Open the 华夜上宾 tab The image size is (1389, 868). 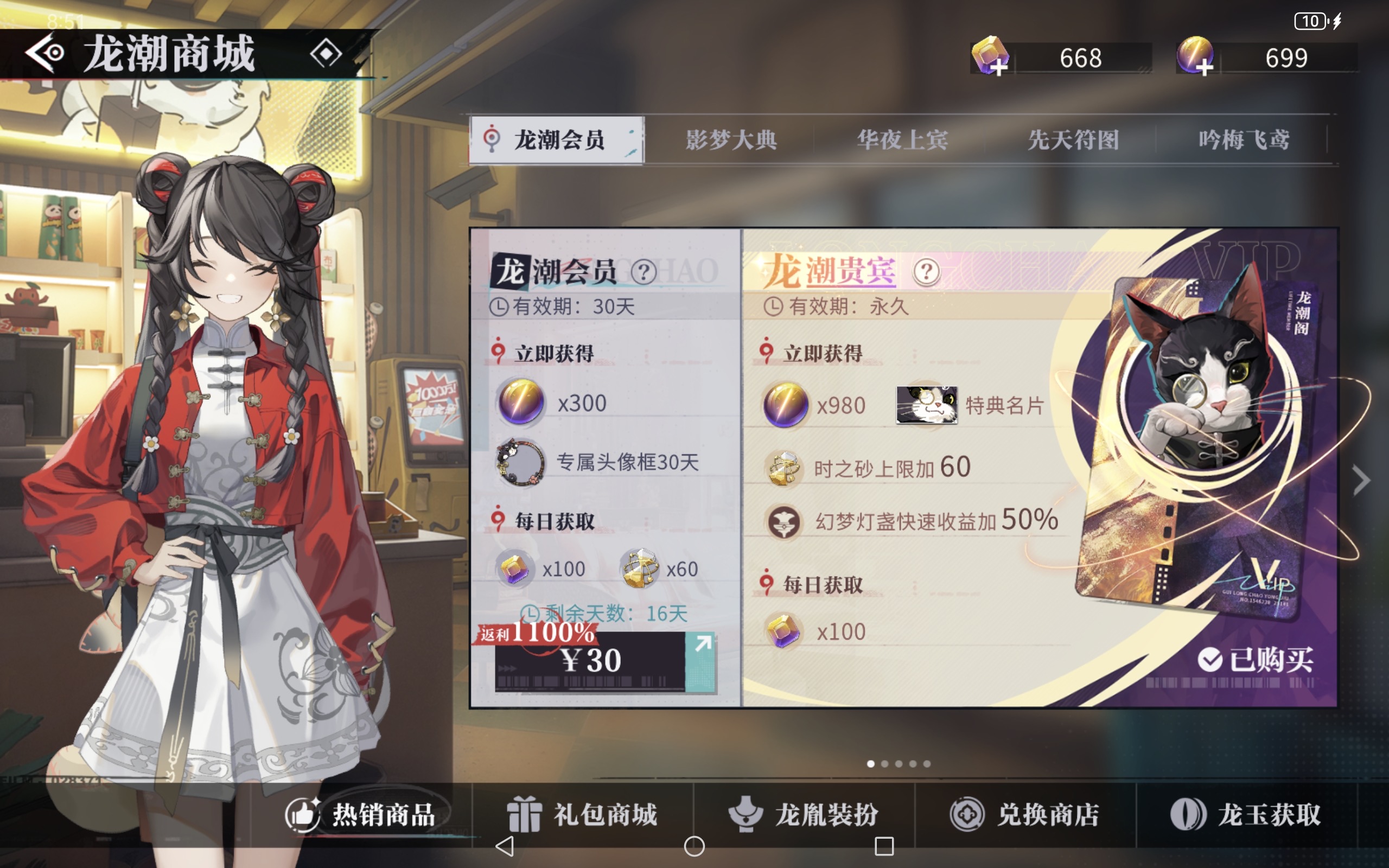pos(902,140)
